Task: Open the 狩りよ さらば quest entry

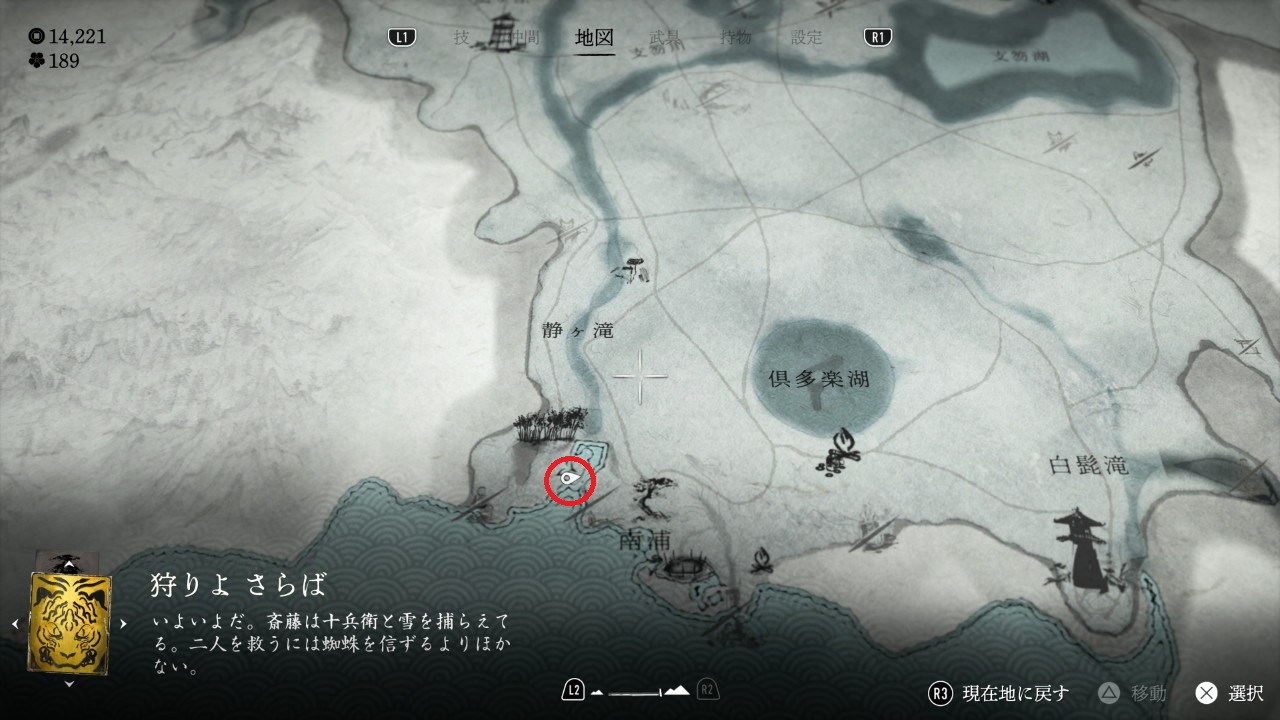Action: point(239,585)
